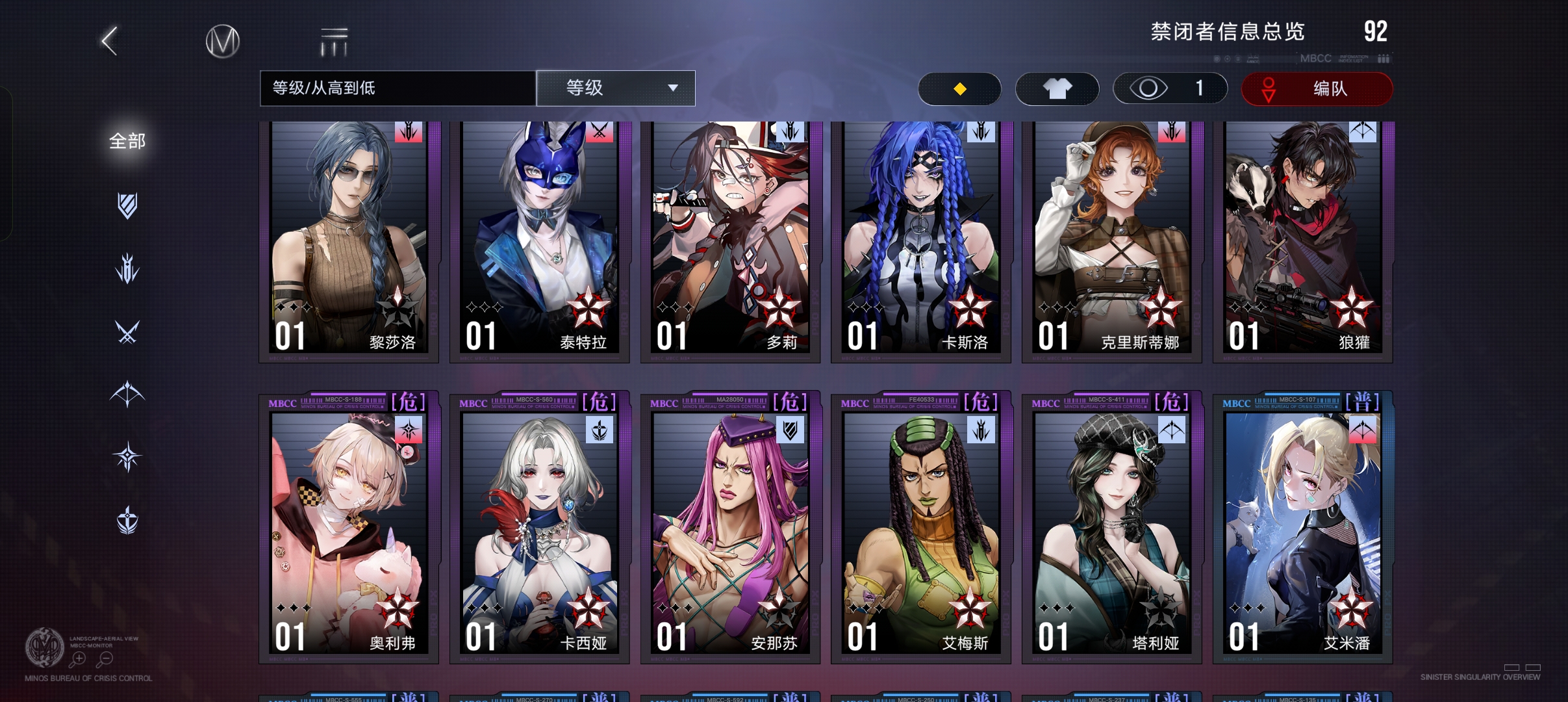Choose the 泰特拉 character card
The height and width of the screenshot is (702, 1568).
click(x=540, y=240)
